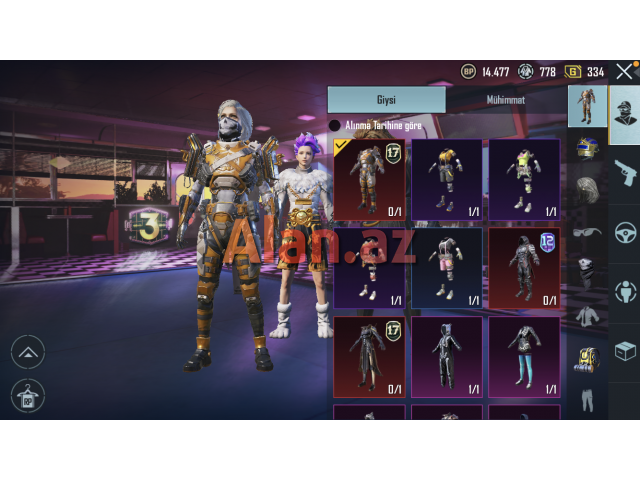The width and height of the screenshot is (640, 480).
Task: Choose the black hooded outfit with level 12 badge
Action: click(x=524, y=268)
